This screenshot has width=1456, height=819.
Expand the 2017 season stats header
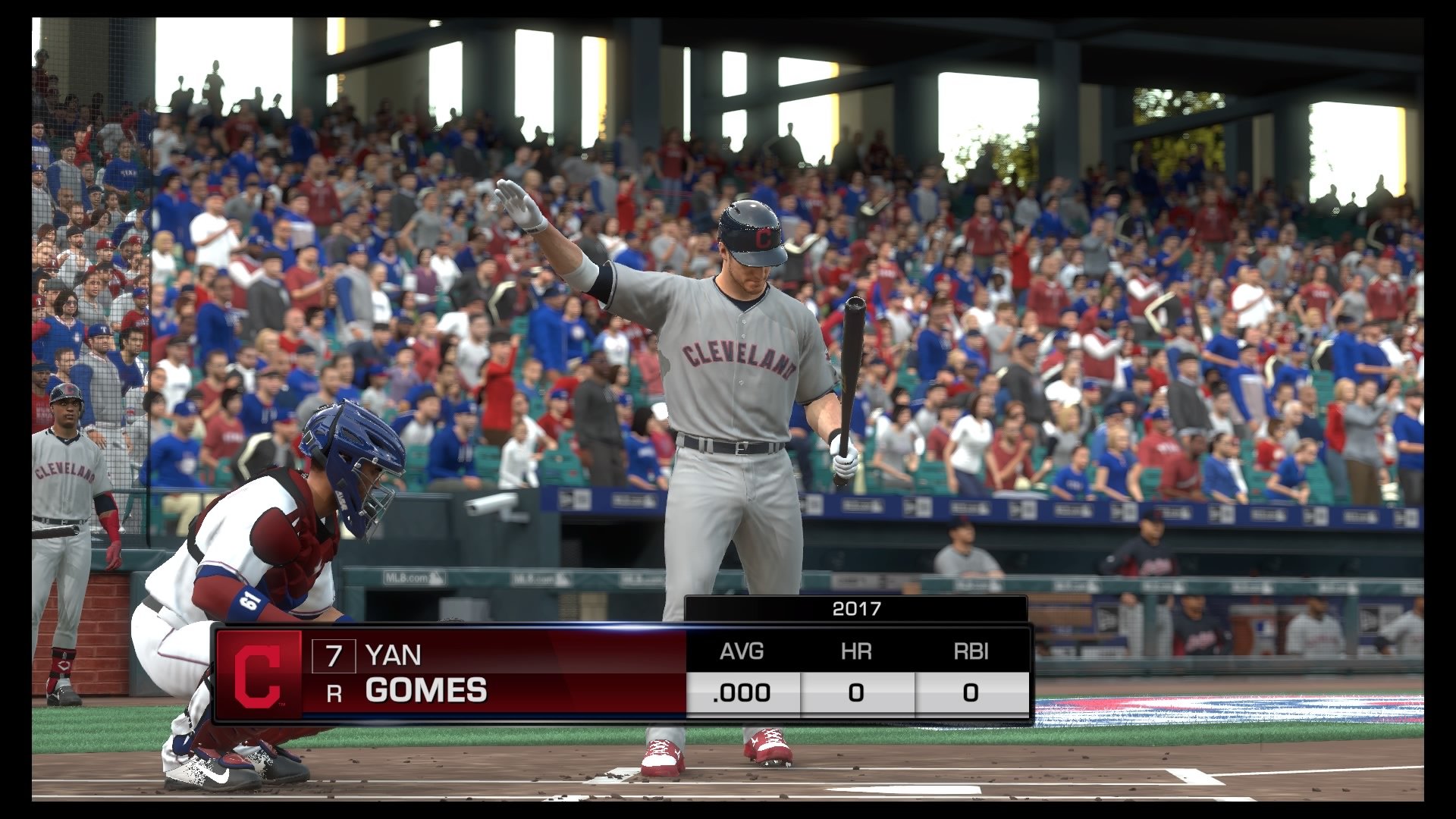coord(855,607)
